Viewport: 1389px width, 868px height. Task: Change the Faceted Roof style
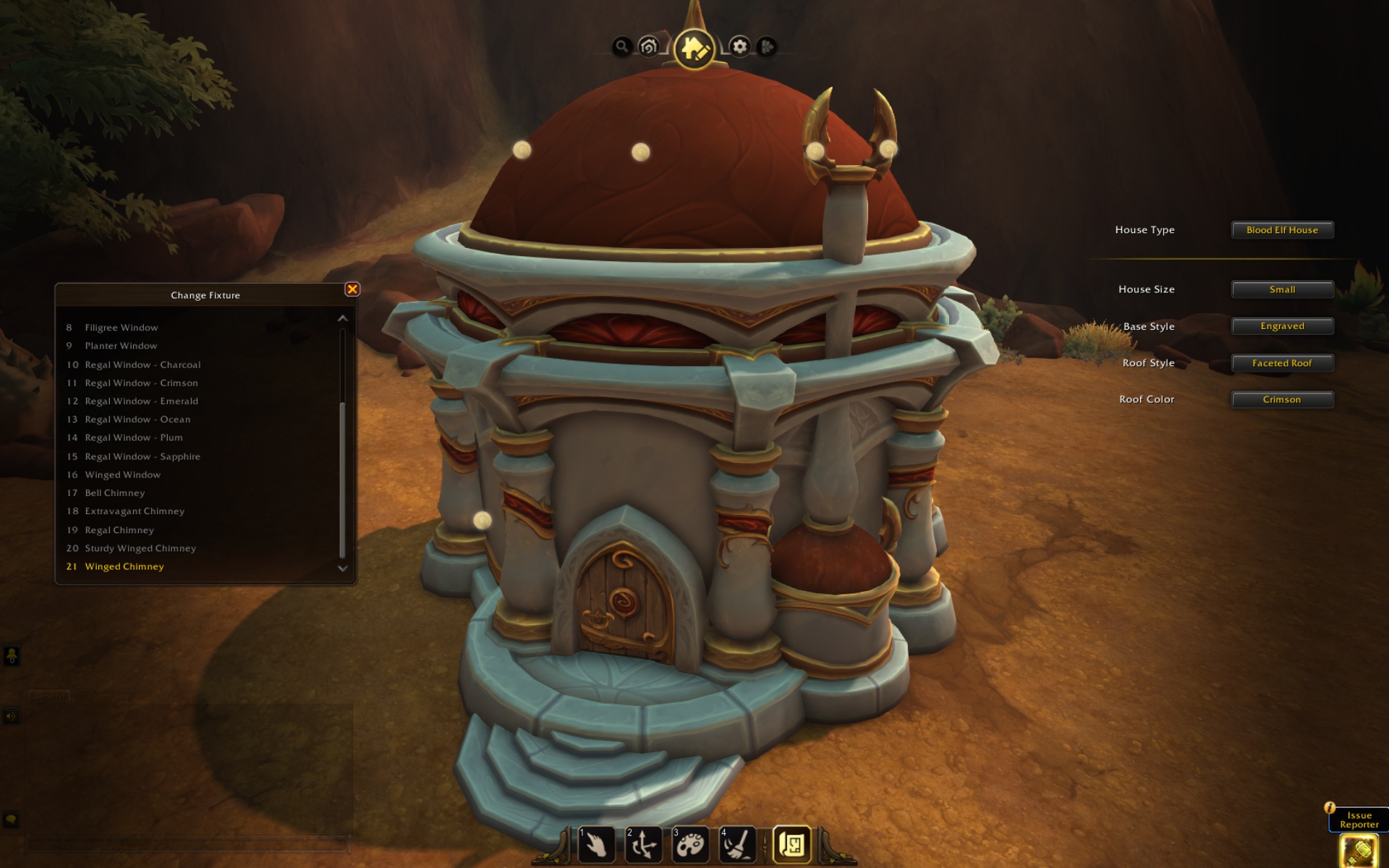(1282, 363)
